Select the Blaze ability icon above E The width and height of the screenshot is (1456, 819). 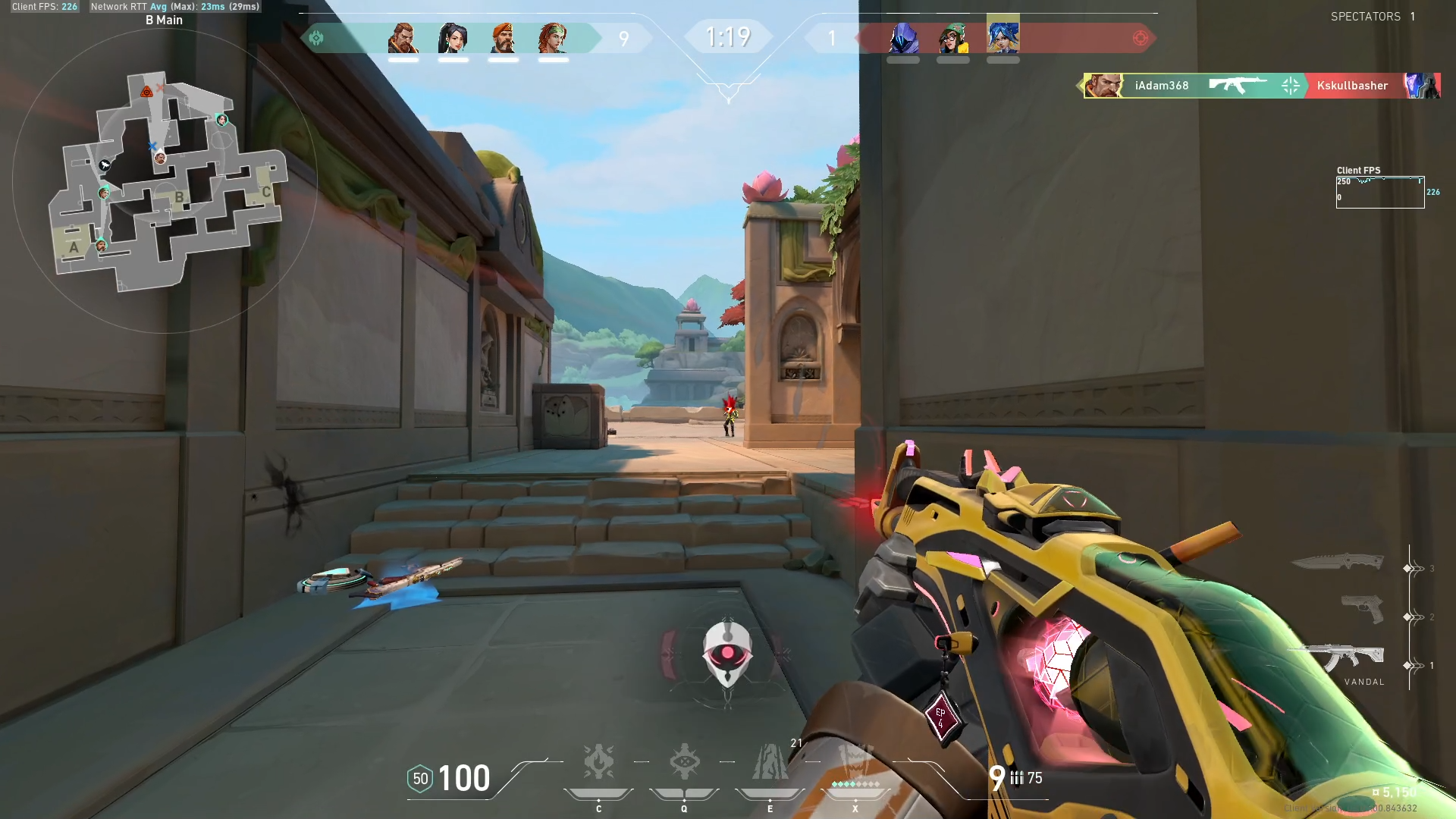click(x=769, y=762)
